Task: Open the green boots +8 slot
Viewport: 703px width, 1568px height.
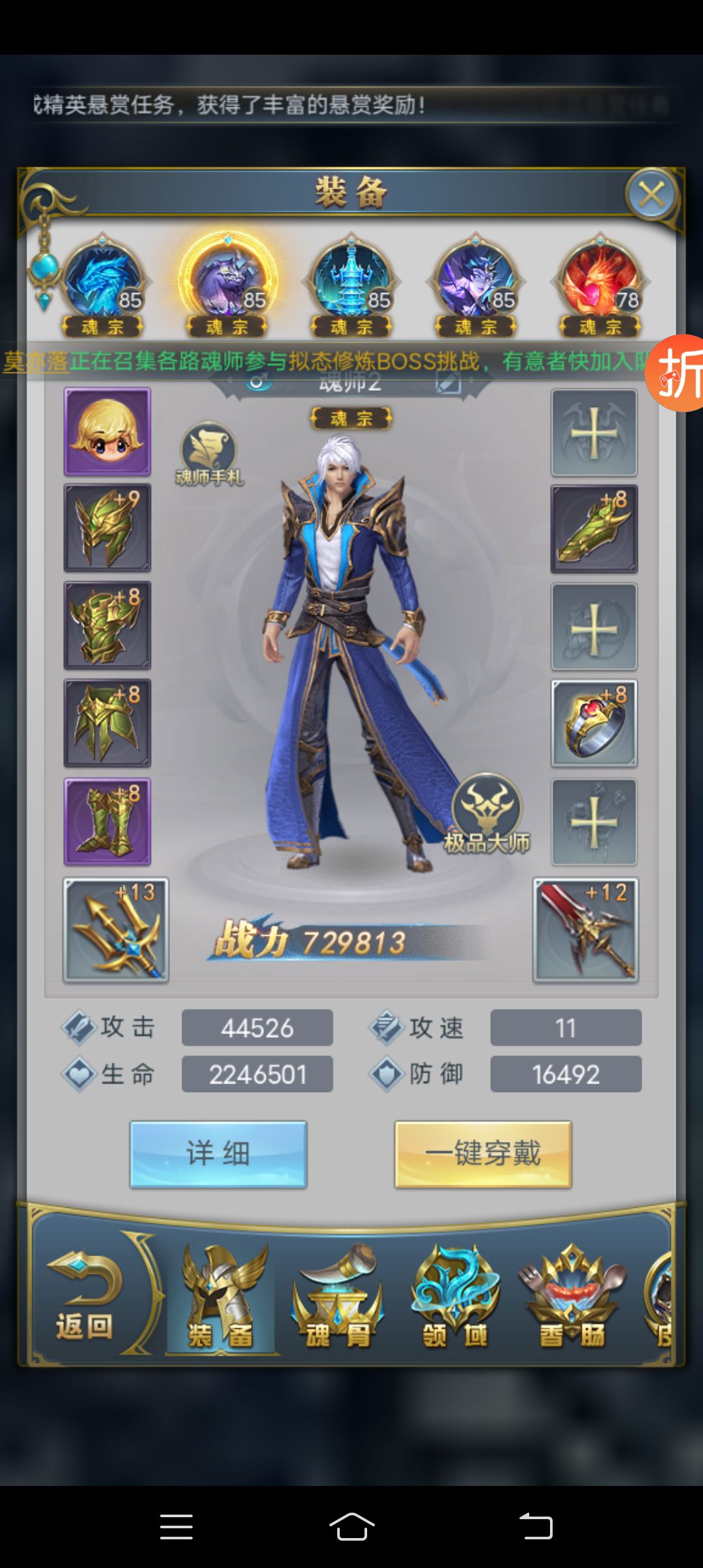Action: pyautogui.click(x=107, y=822)
